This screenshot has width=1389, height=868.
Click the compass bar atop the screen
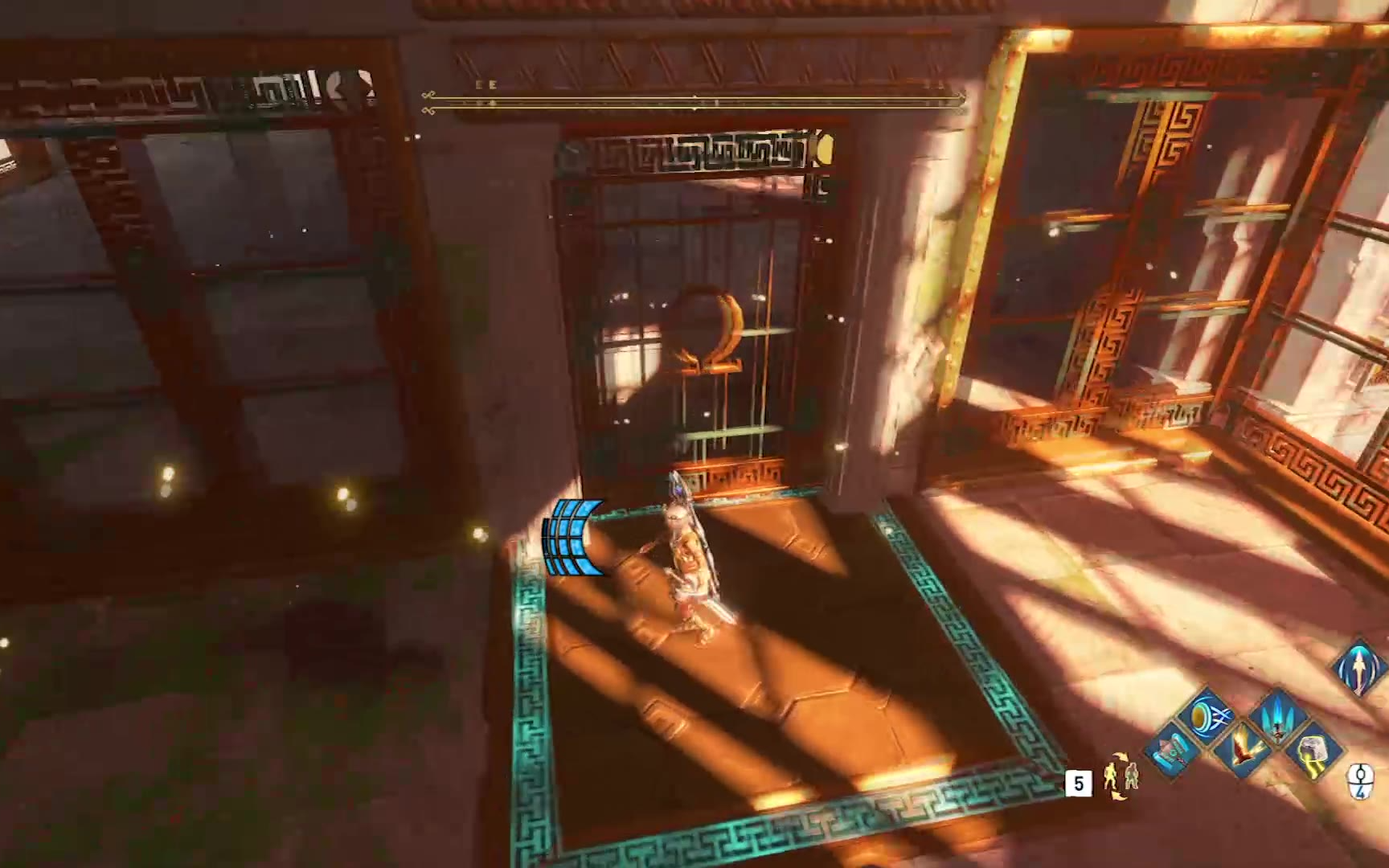click(694, 100)
